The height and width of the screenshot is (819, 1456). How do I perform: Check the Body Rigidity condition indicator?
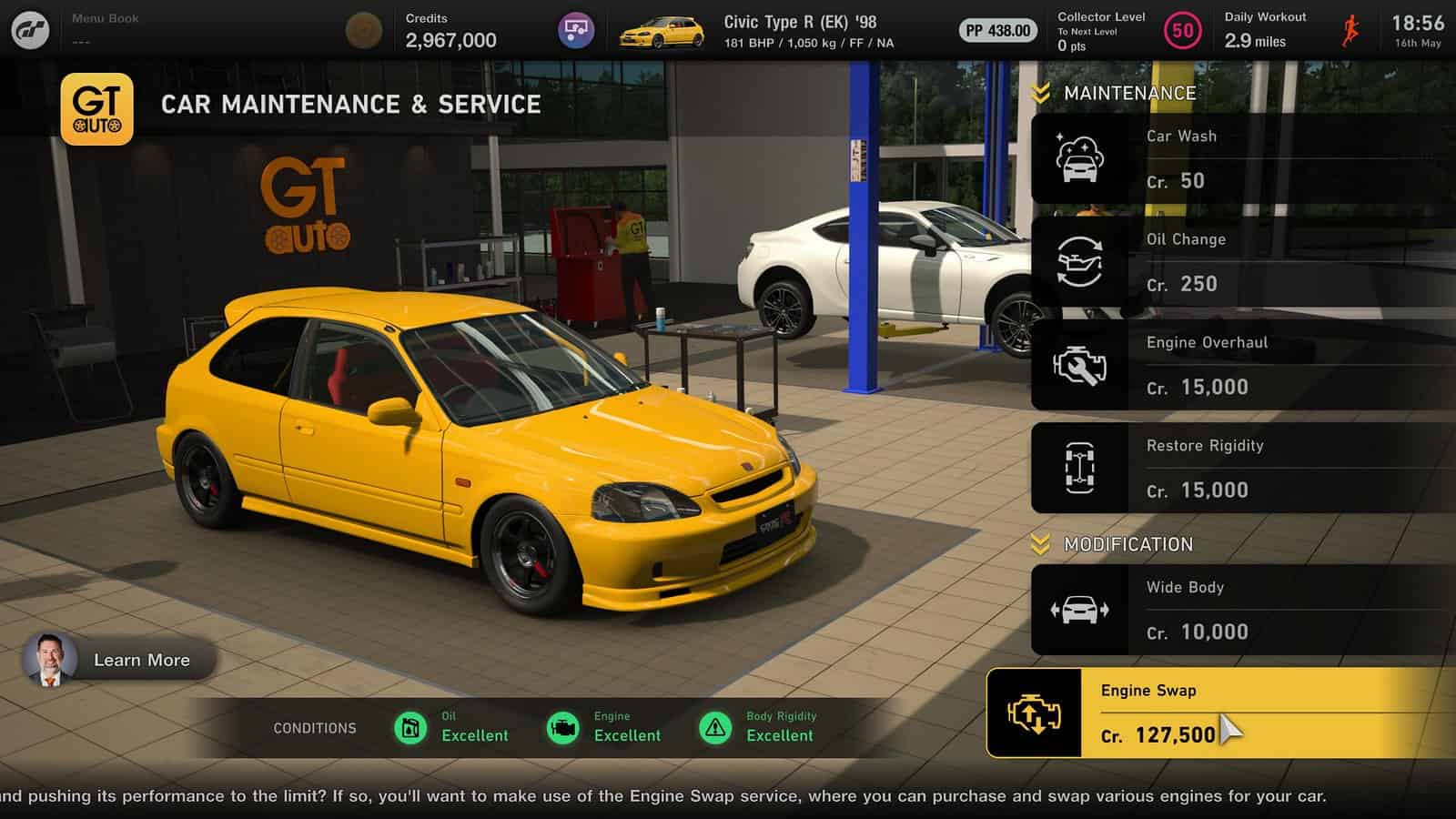715,727
